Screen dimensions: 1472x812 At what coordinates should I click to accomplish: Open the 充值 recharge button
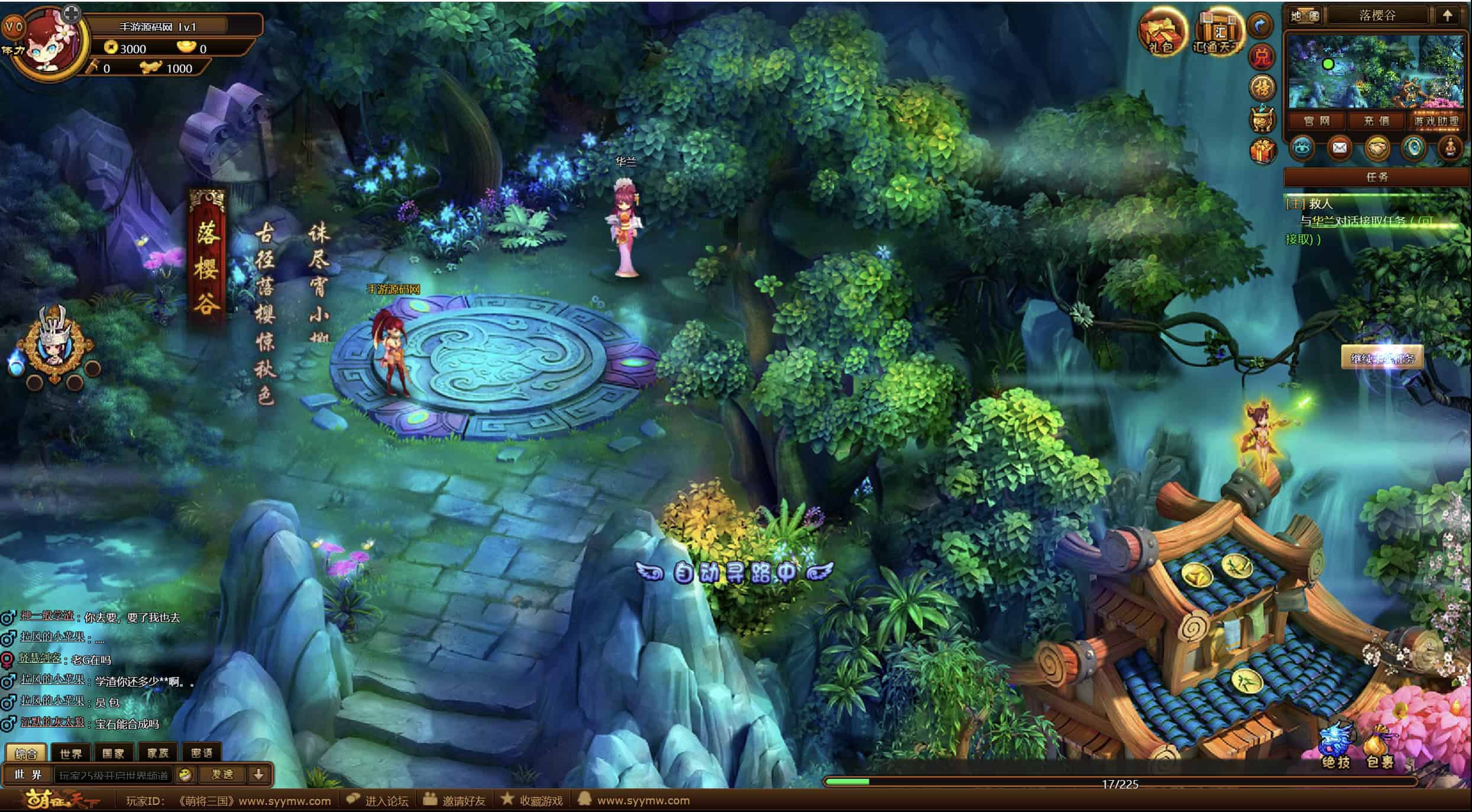point(1376,121)
